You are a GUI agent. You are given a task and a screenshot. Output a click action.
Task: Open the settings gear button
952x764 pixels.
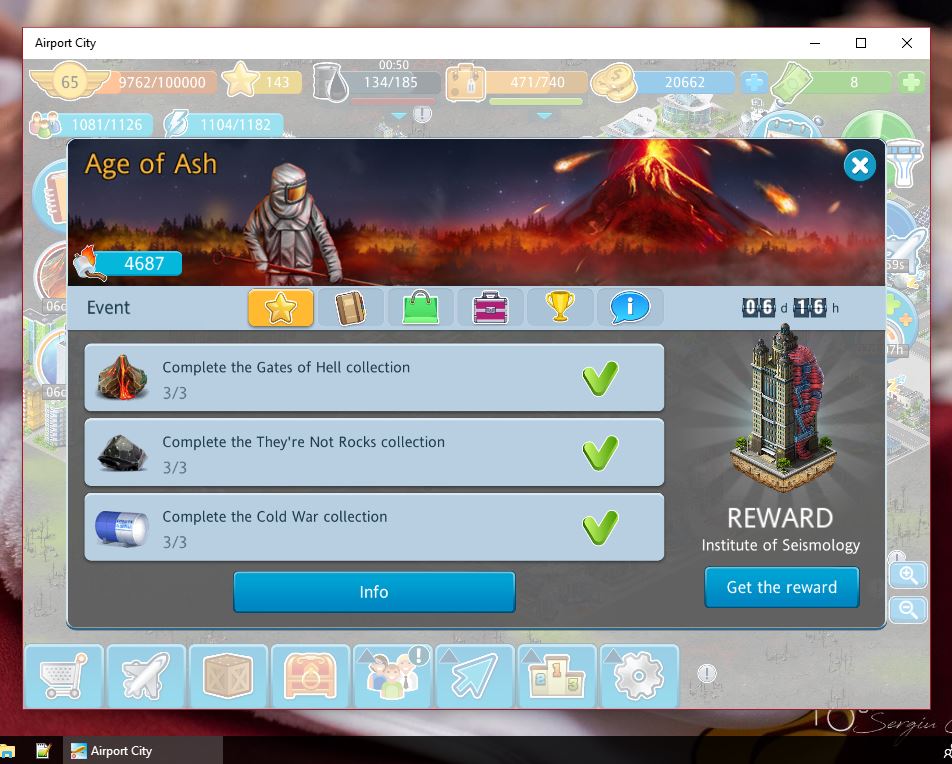[637, 677]
